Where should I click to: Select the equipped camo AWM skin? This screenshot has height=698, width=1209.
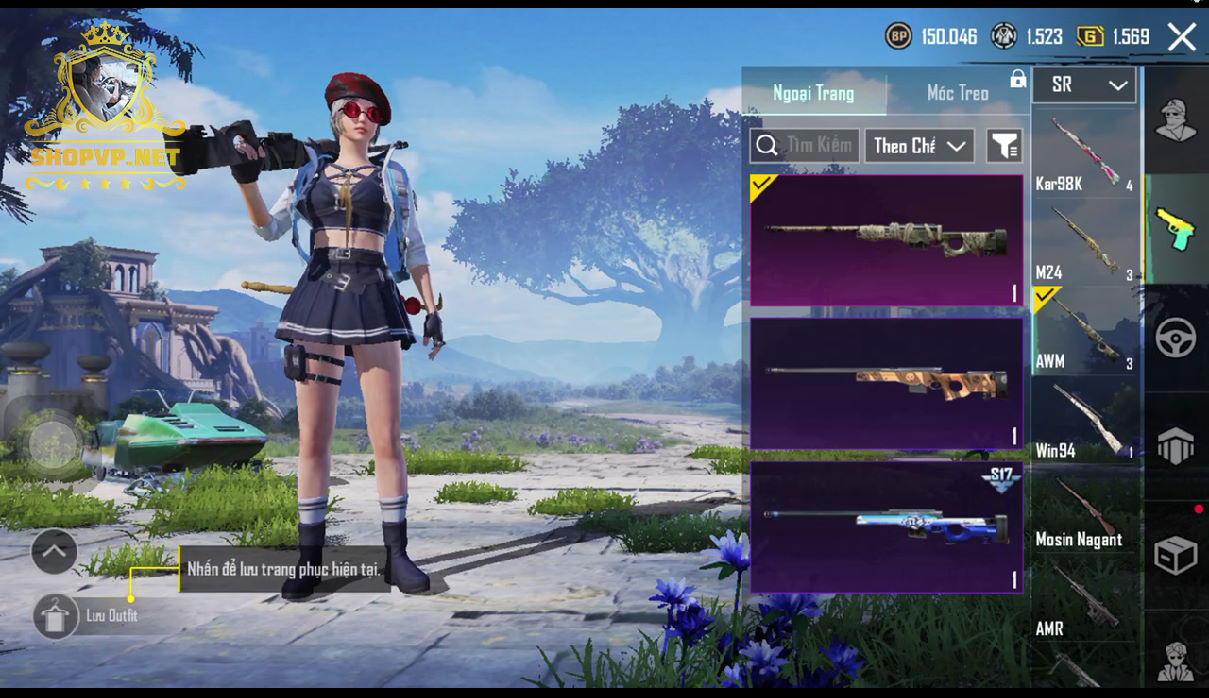pyautogui.click(x=886, y=240)
